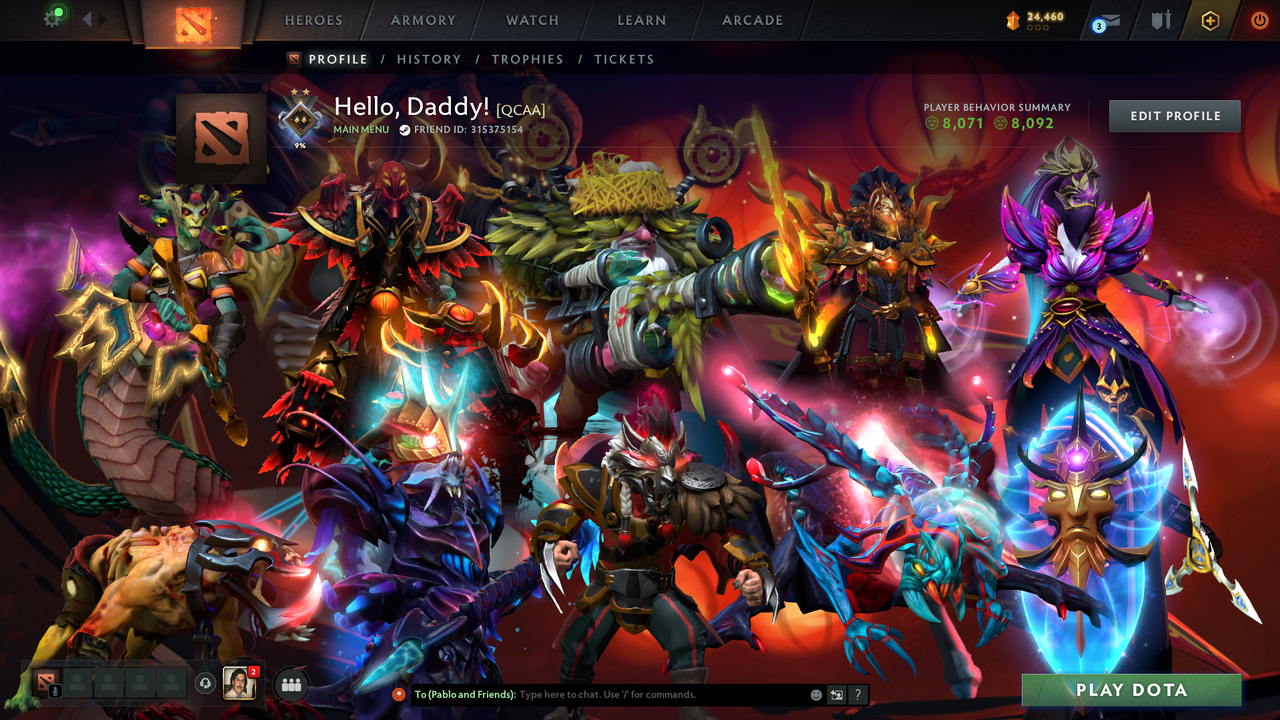
Task: Click the EDIT PROFILE button
Action: (x=1174, y=116)
